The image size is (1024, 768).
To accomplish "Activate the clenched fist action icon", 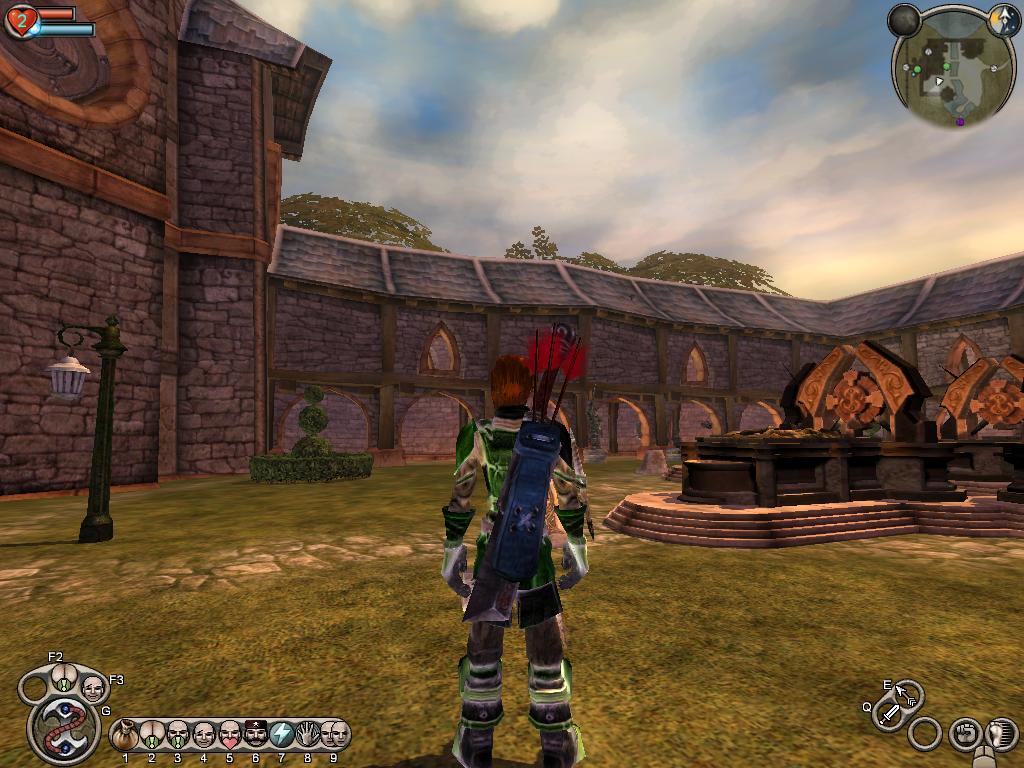I will (x=964, y=733).
